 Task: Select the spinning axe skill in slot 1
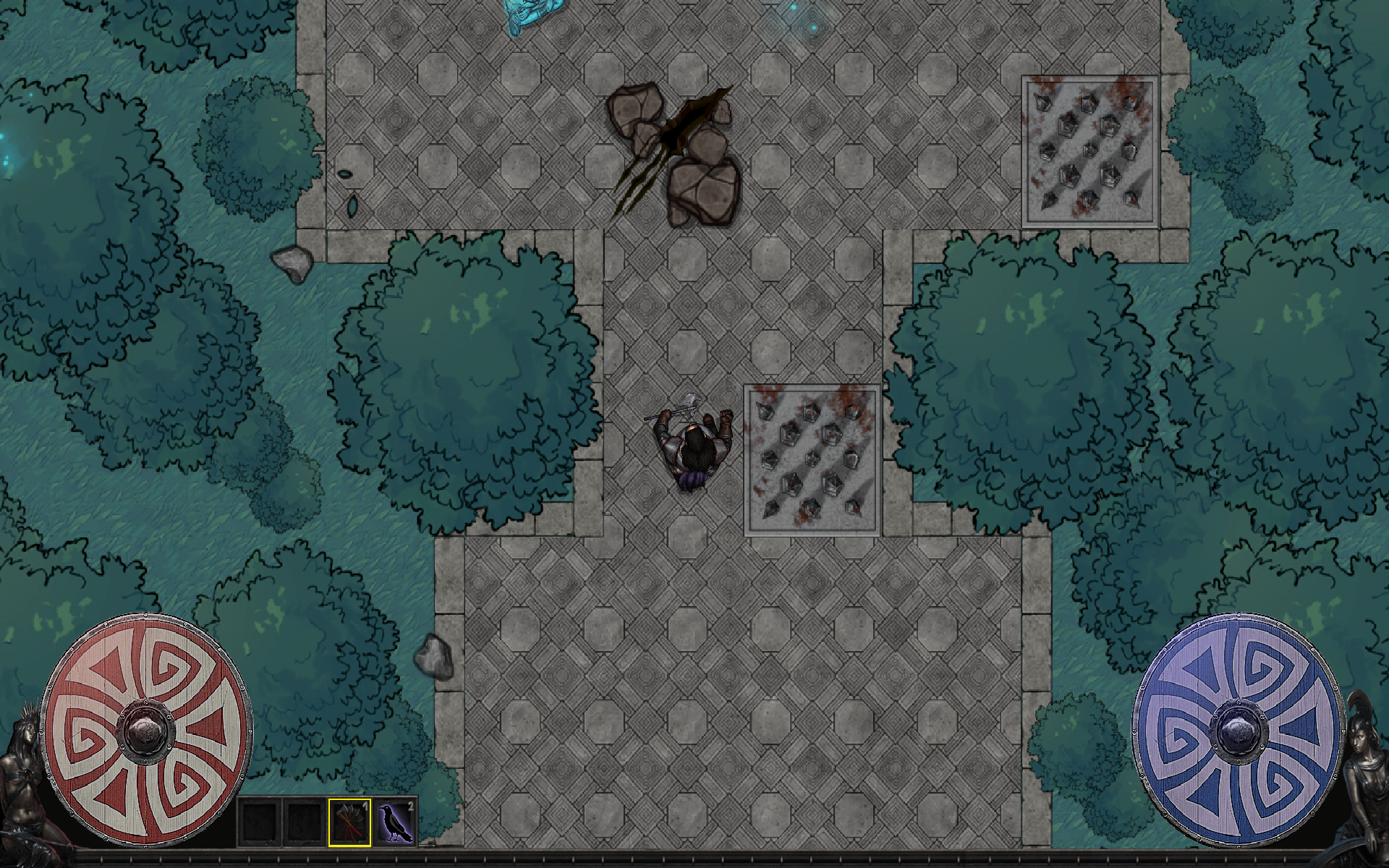pyautogui.click(x=349, y=822)
